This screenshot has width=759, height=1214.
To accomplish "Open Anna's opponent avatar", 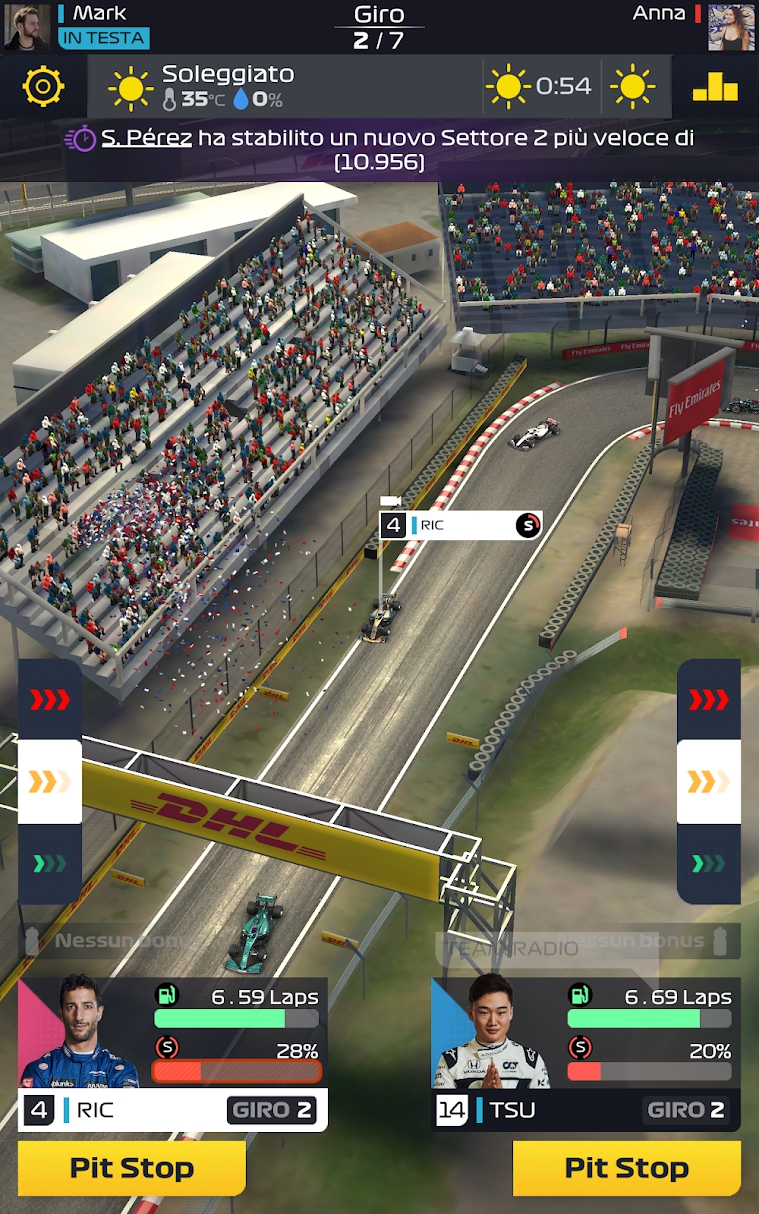I will [732, 26].
